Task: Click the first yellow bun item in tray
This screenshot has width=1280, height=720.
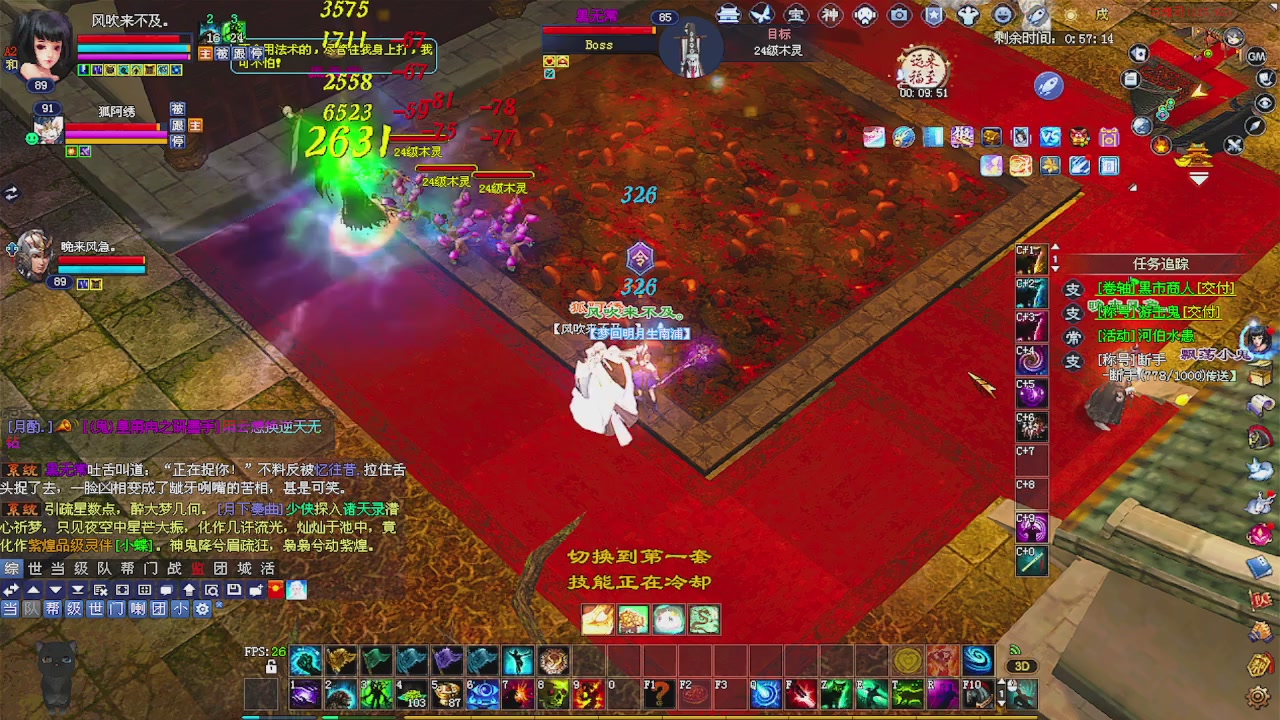Action: coord(598,619)
